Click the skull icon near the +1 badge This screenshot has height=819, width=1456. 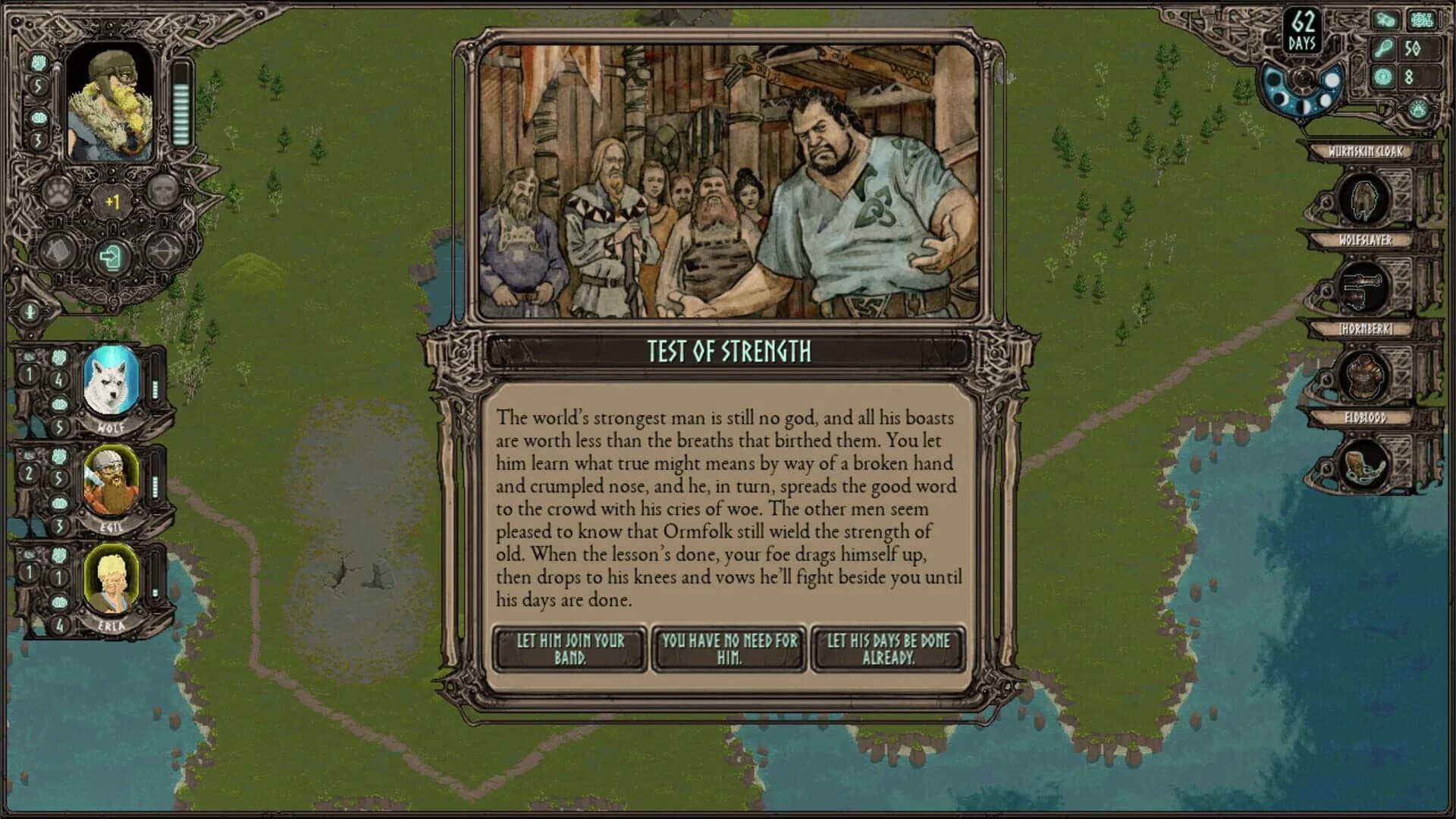pyautogui.click(x=164, y=192)
